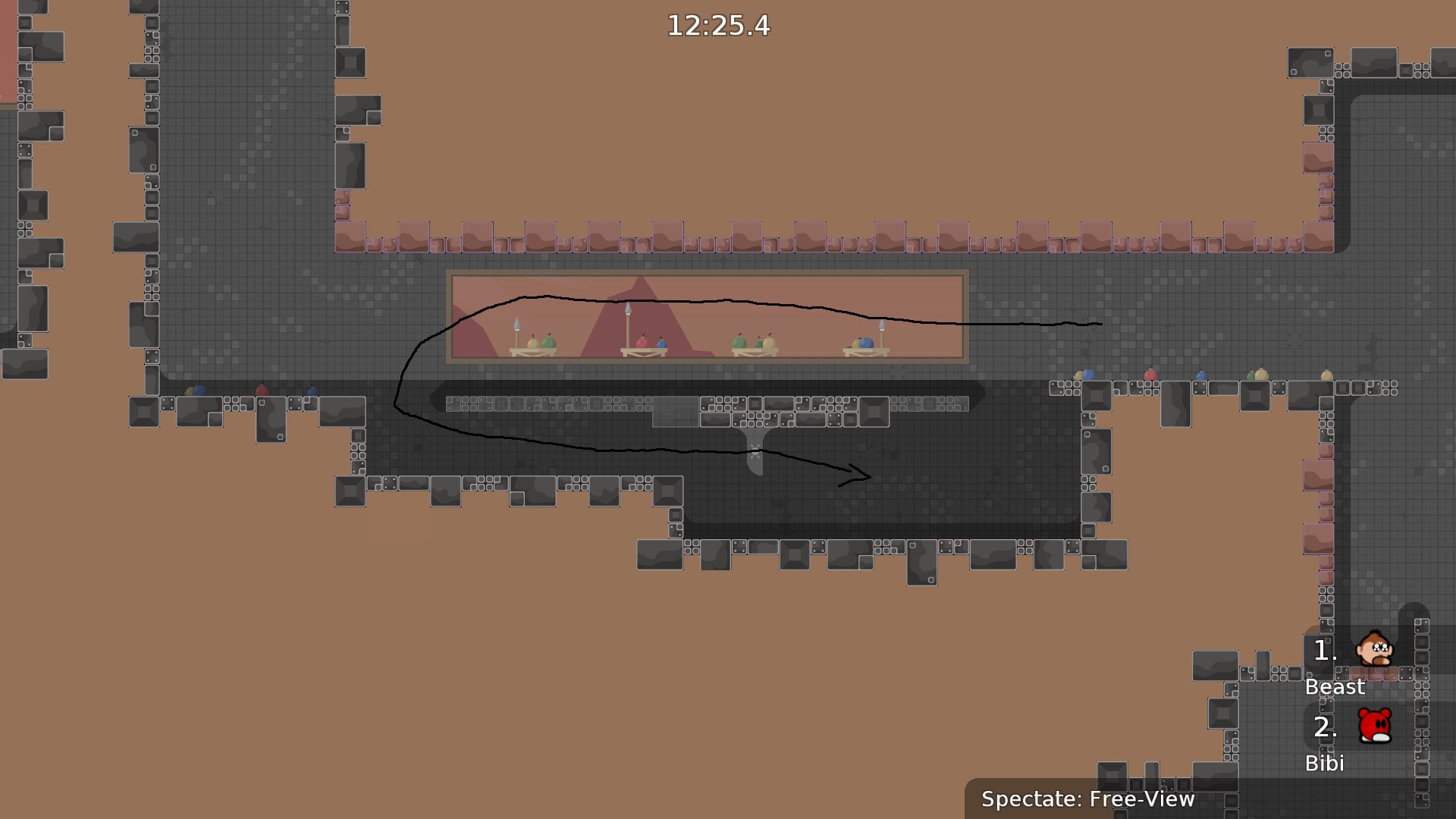Image resolution: width=1456 pixels, height=819 pixels.
Task: Click the red worm near the right platform edge
Action: pyautogui.click(x=1151, y=375)
